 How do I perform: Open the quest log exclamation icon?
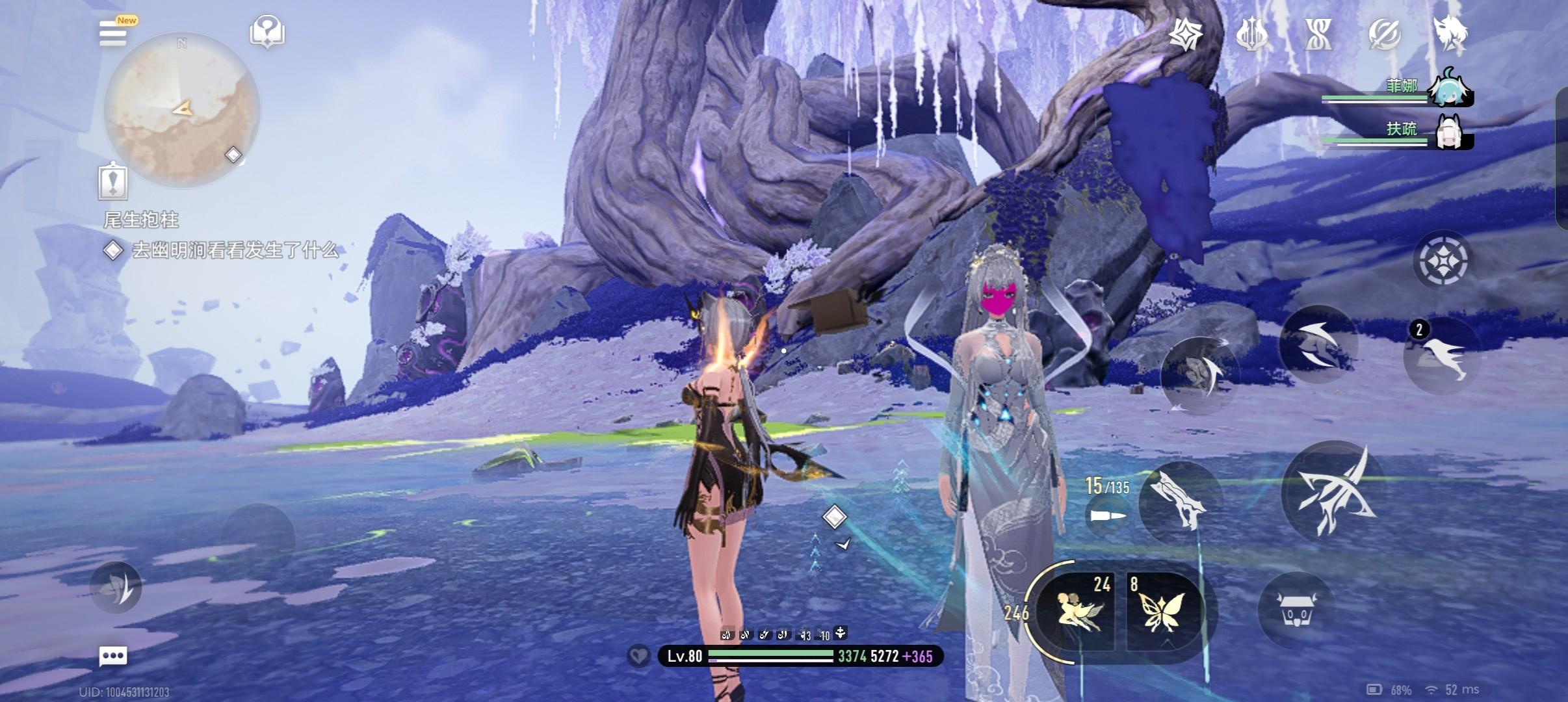pos(112,180)
